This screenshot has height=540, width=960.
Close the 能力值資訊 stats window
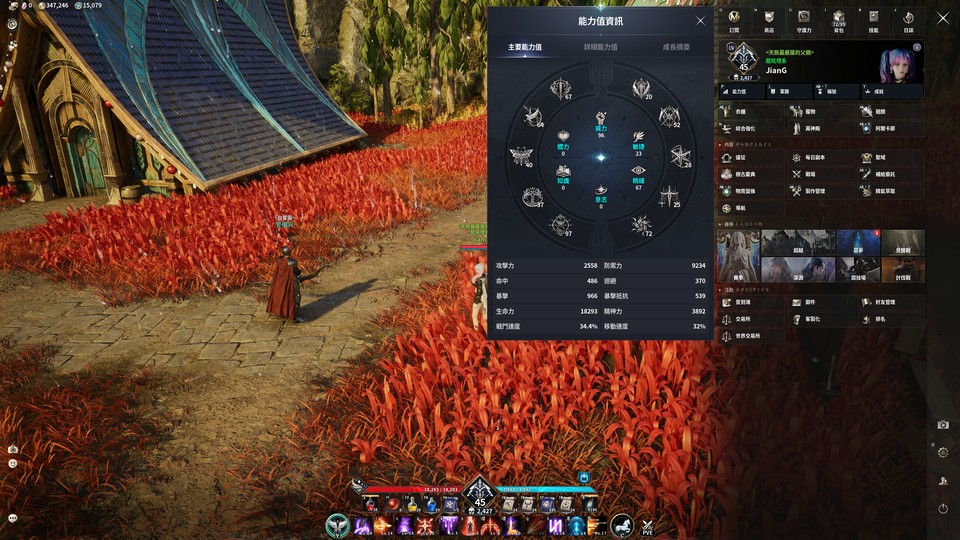(x=700, y=21)
